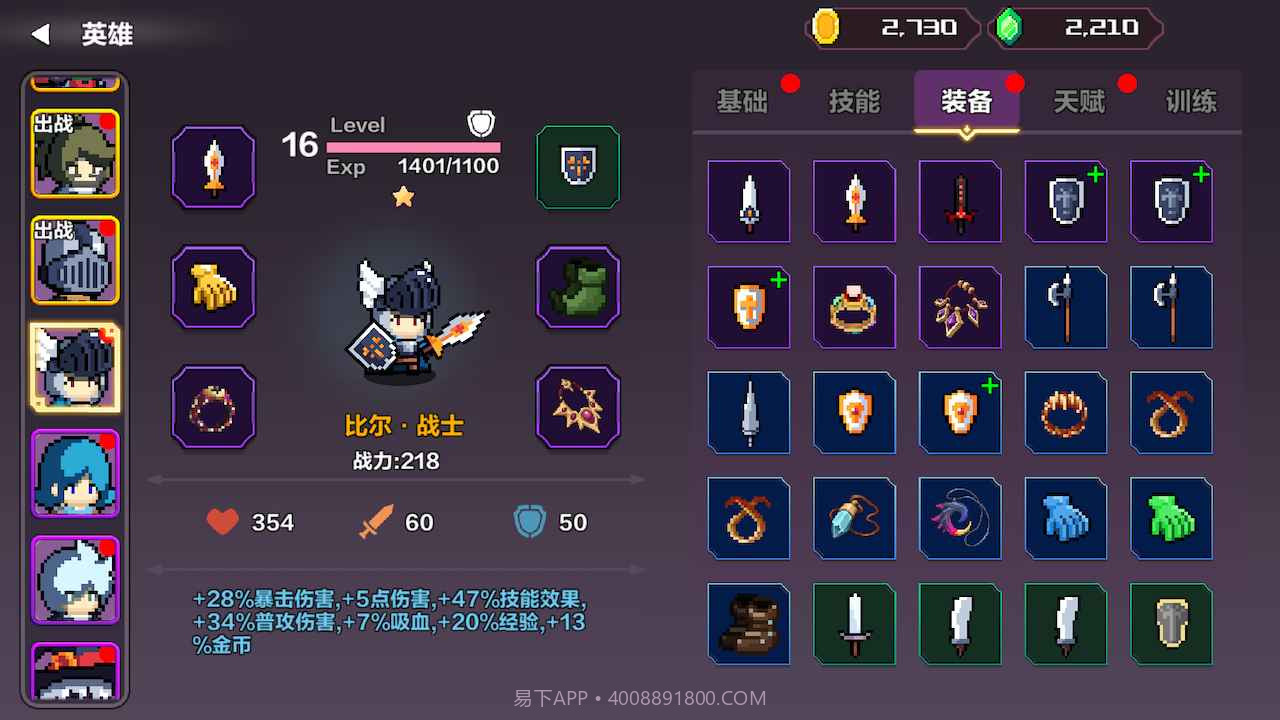Screen dimensions: 1280x720
Task: Select the orange gem ring in inventory
Action: [x=854, y=307]
